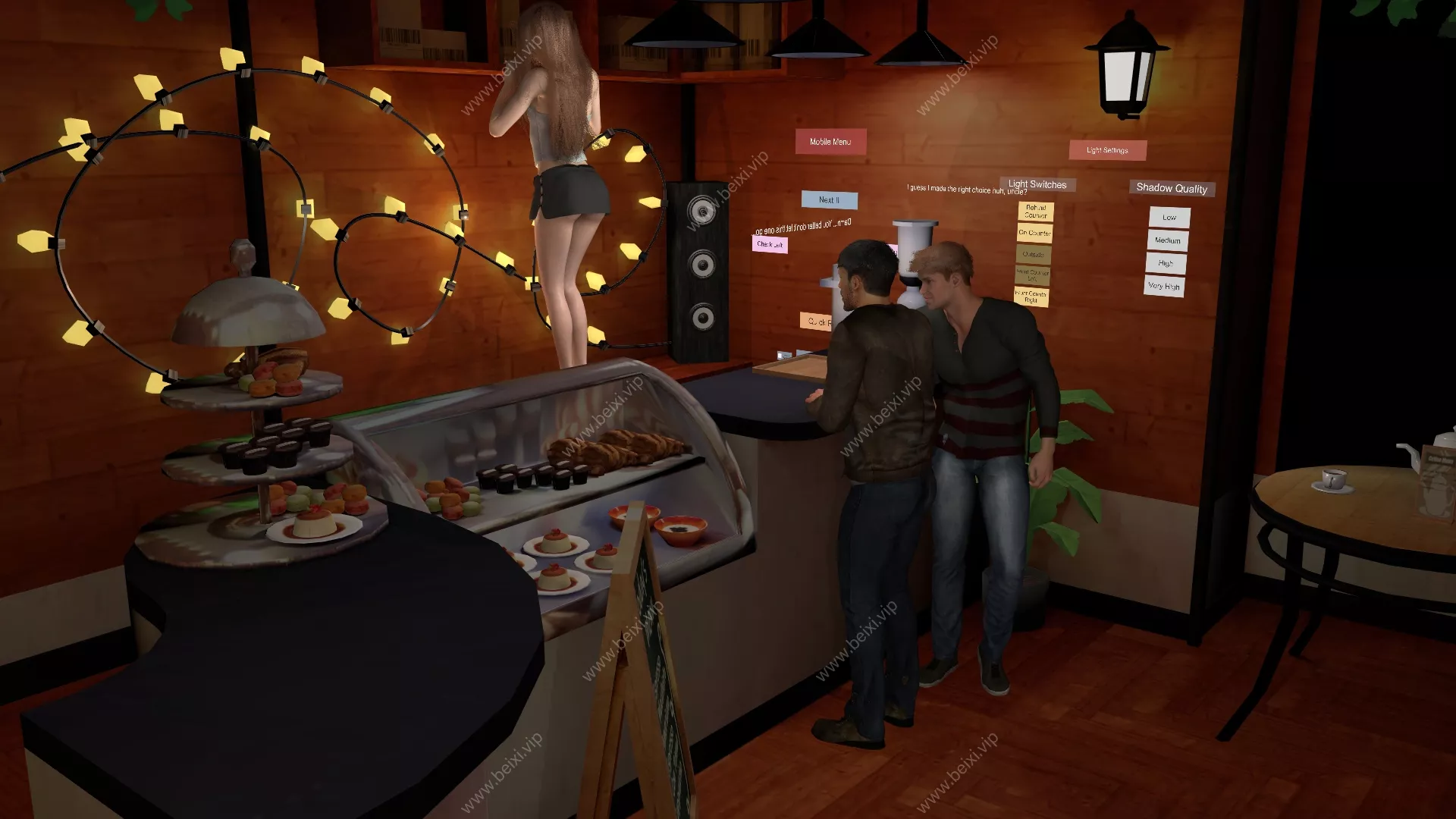The height and width of the screenshot is (819, 1456).
Task: Toggle the On Counter light switch
Action: 1035,233
